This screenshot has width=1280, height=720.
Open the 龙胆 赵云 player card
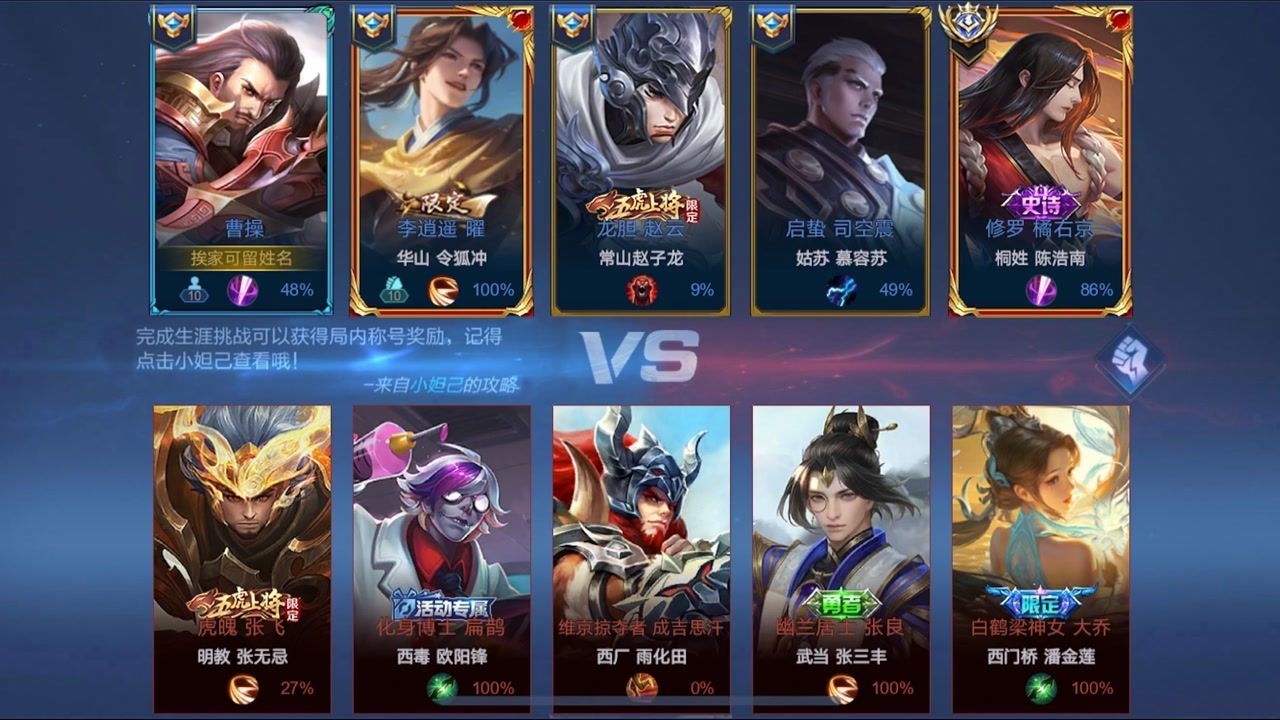click(641, 160)
